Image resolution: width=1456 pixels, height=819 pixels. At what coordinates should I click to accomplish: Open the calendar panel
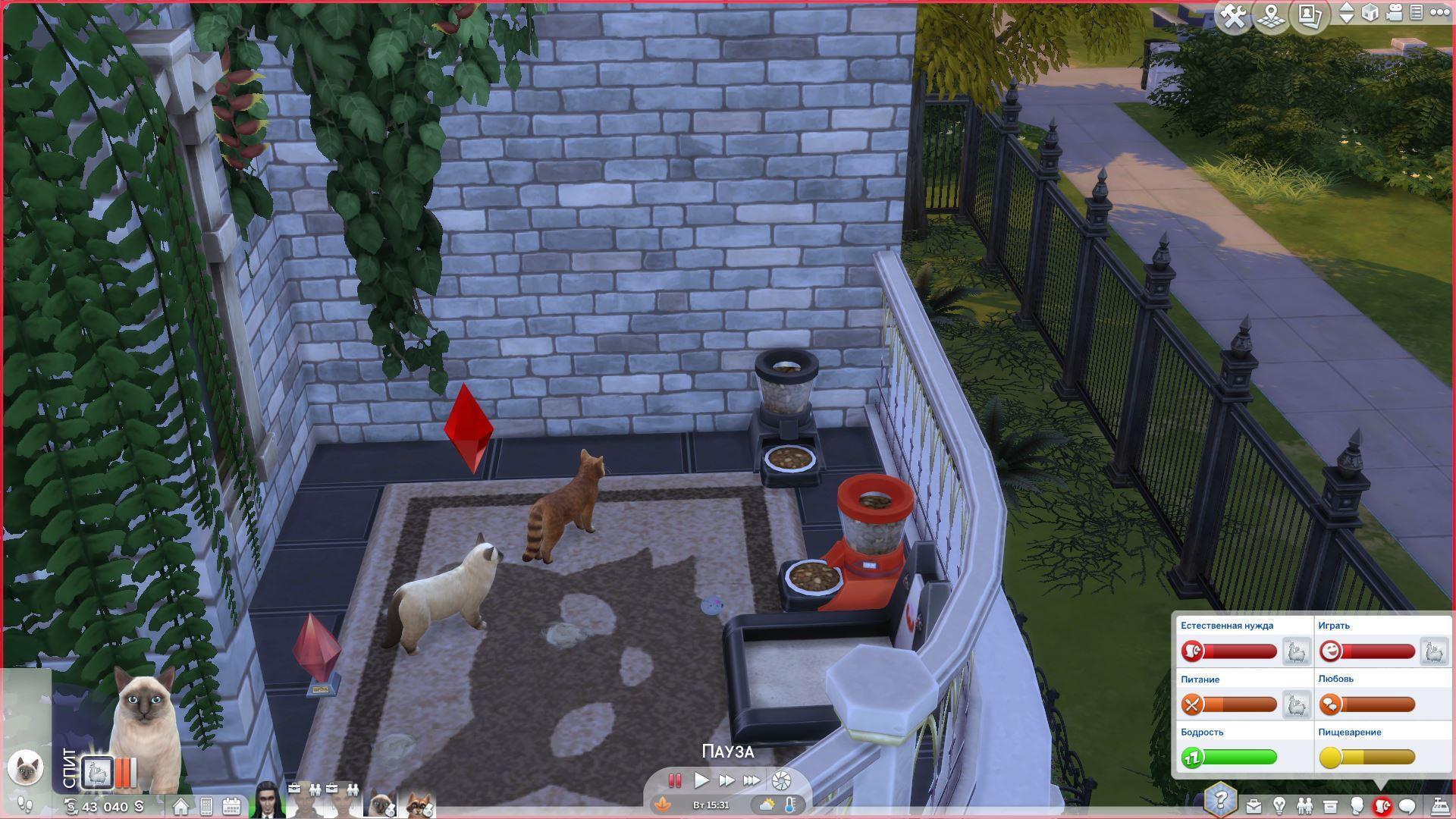pos(231,806)
